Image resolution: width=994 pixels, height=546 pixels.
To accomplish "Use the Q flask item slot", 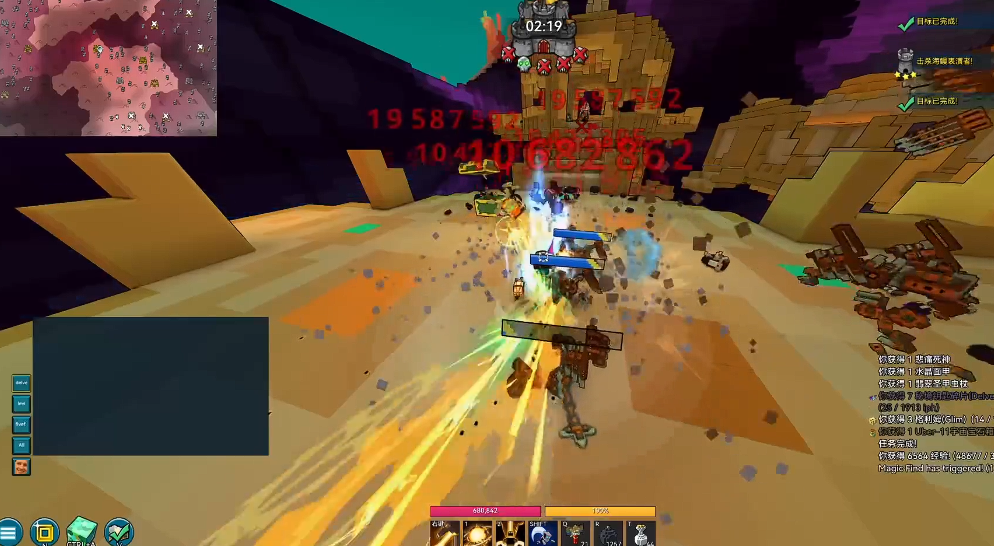I will tap(577, 534).
